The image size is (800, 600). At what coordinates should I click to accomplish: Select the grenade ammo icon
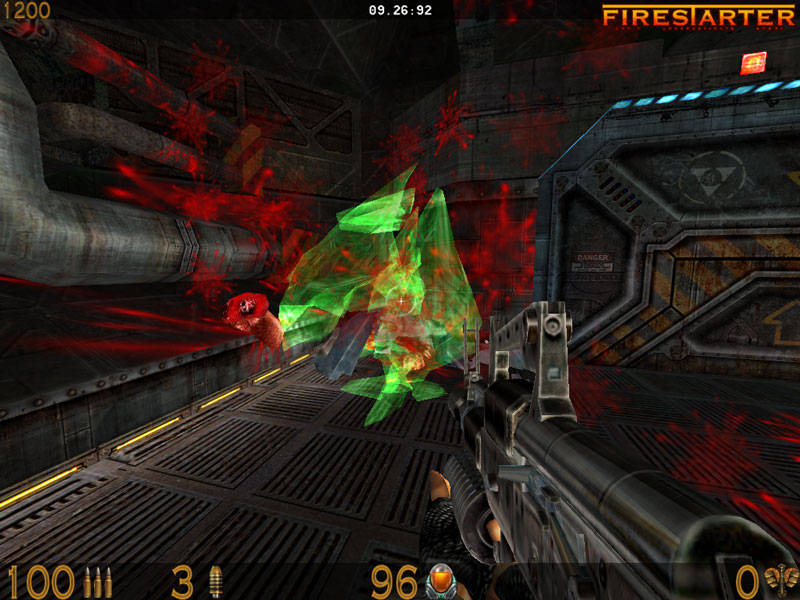pos(214,581)
